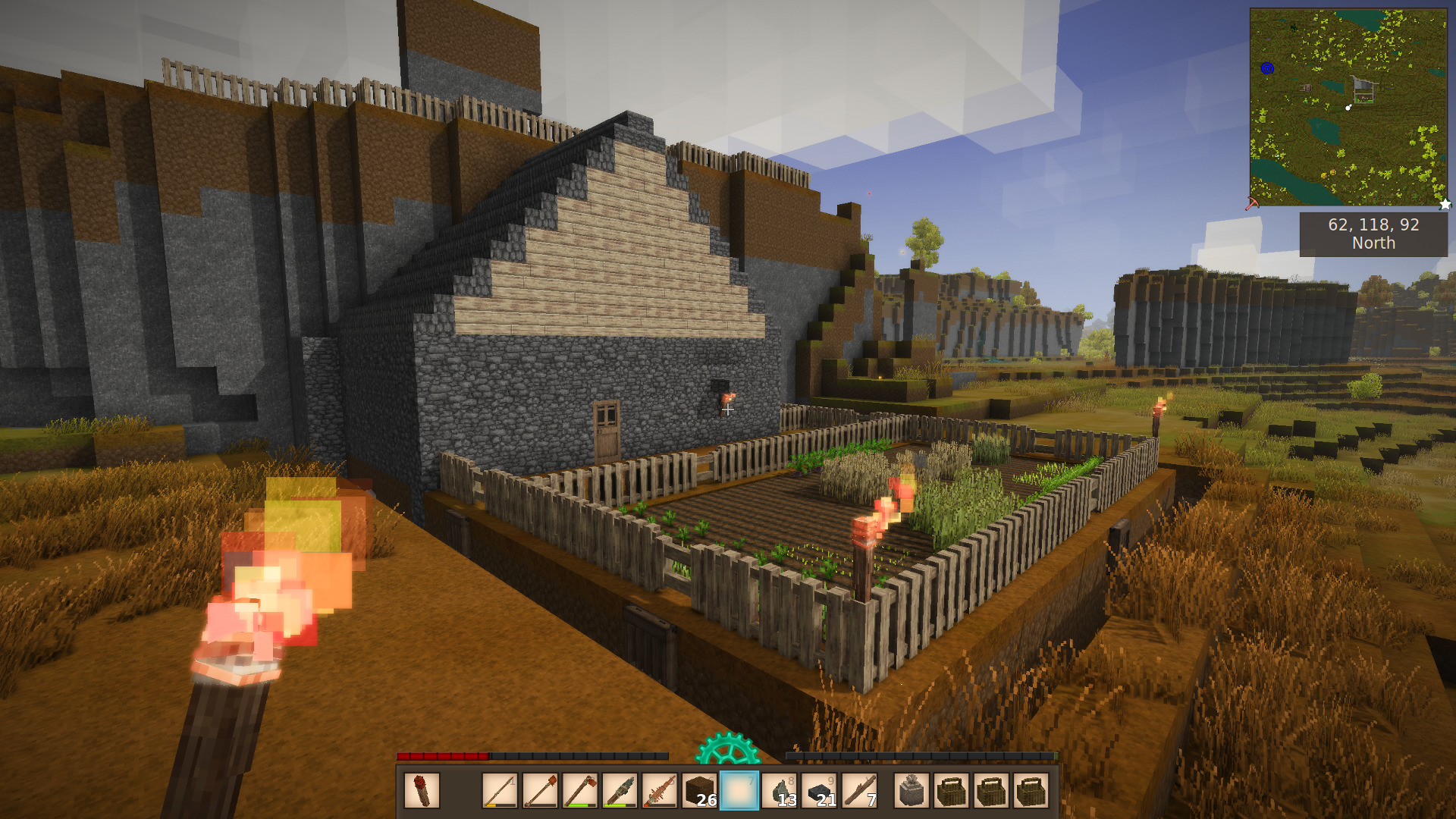Click the blue spiral waypoint on minimap

click(1267, 68)
